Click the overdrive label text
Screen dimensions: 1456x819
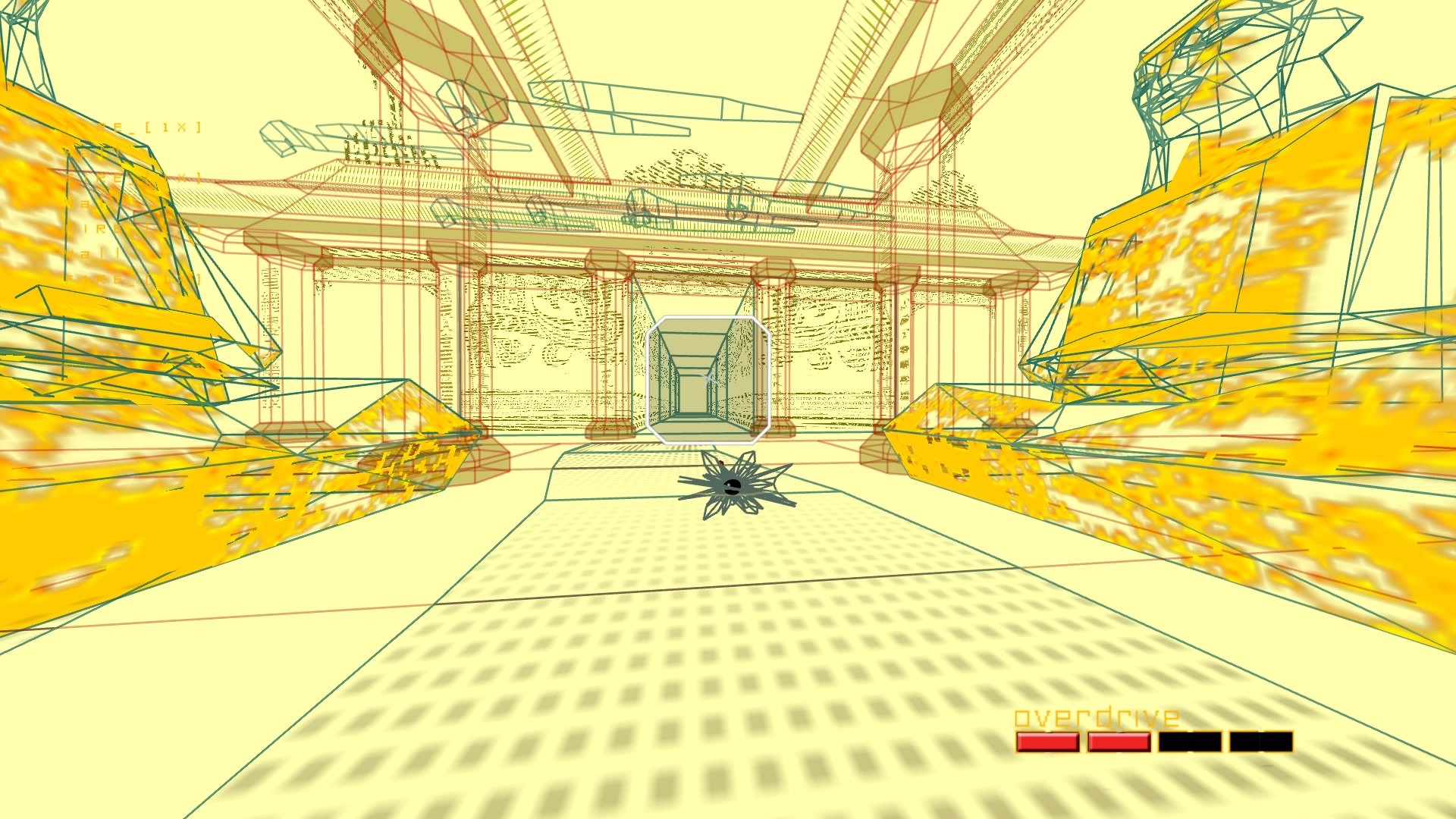coord(1097,716)
